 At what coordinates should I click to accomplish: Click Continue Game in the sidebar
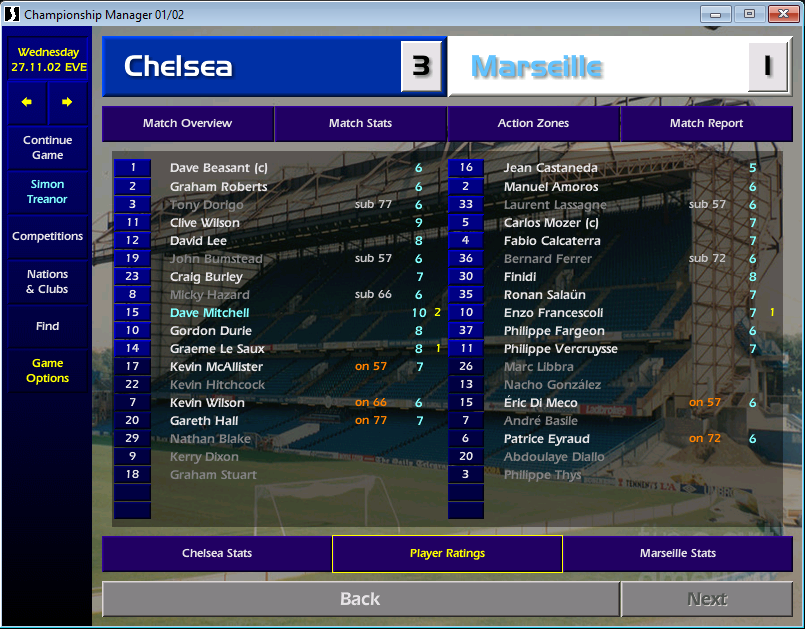[47, 148]
